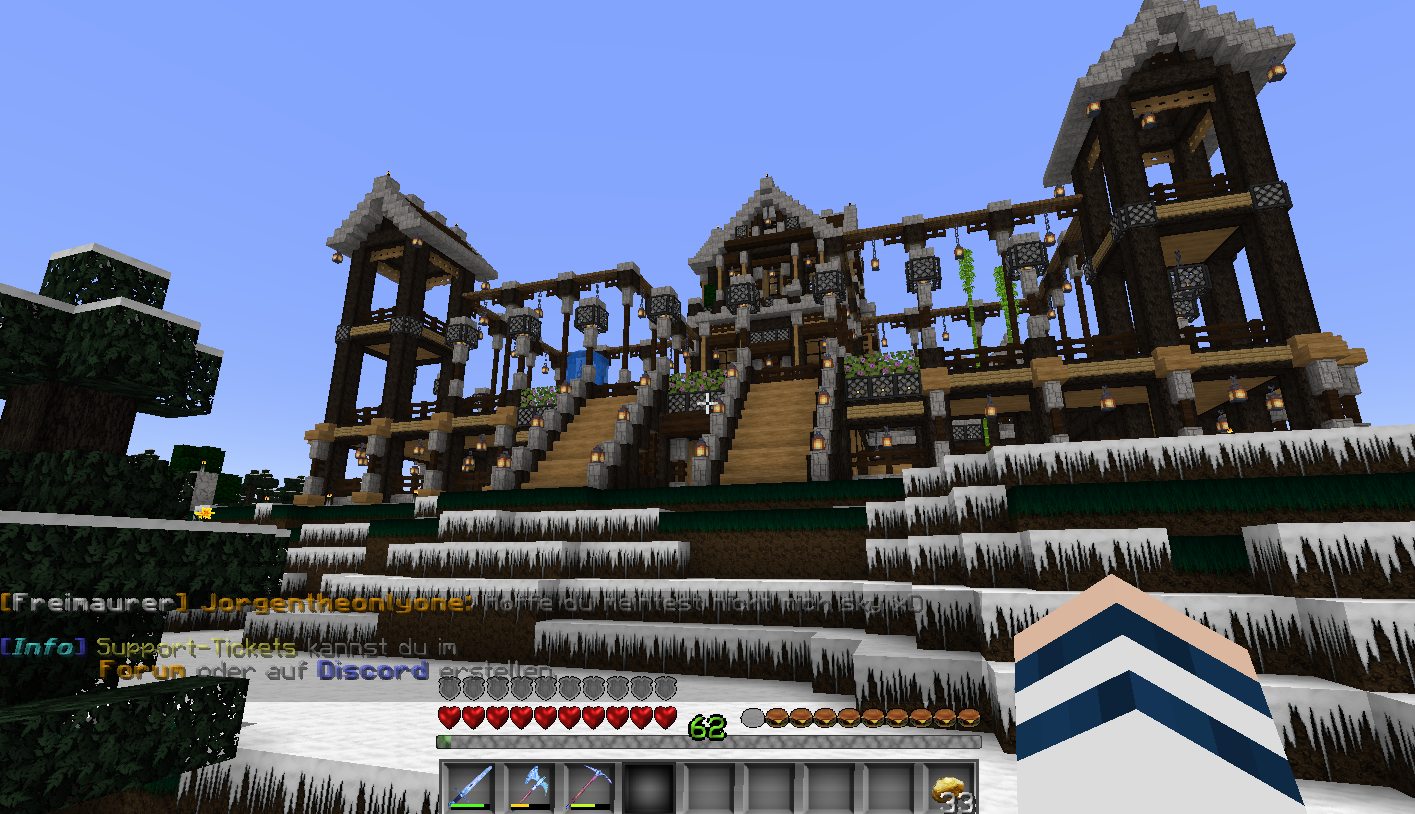Select the axe hotbar slot

click(531, 786)
